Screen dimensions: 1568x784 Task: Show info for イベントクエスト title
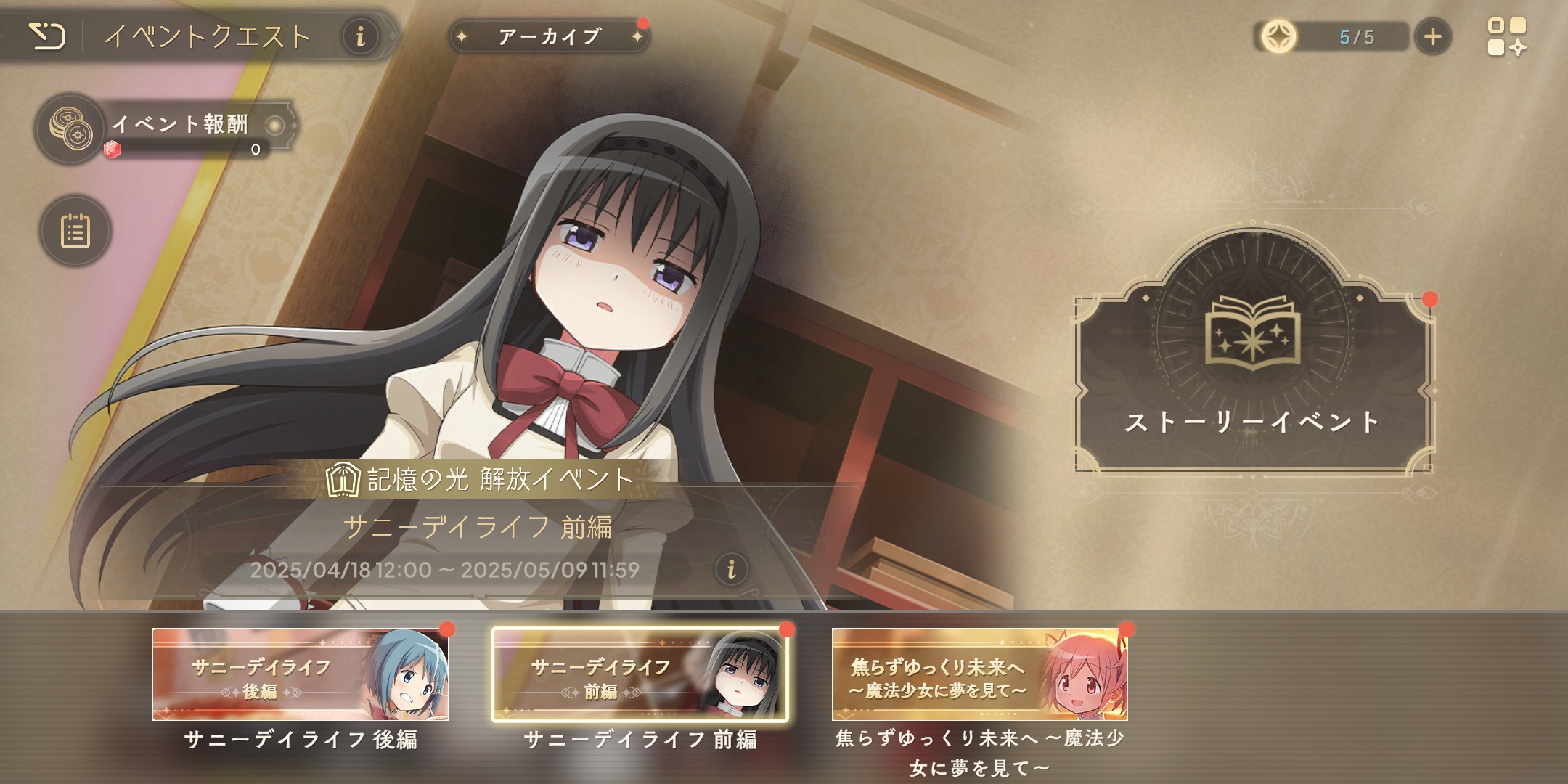point(361,36)
